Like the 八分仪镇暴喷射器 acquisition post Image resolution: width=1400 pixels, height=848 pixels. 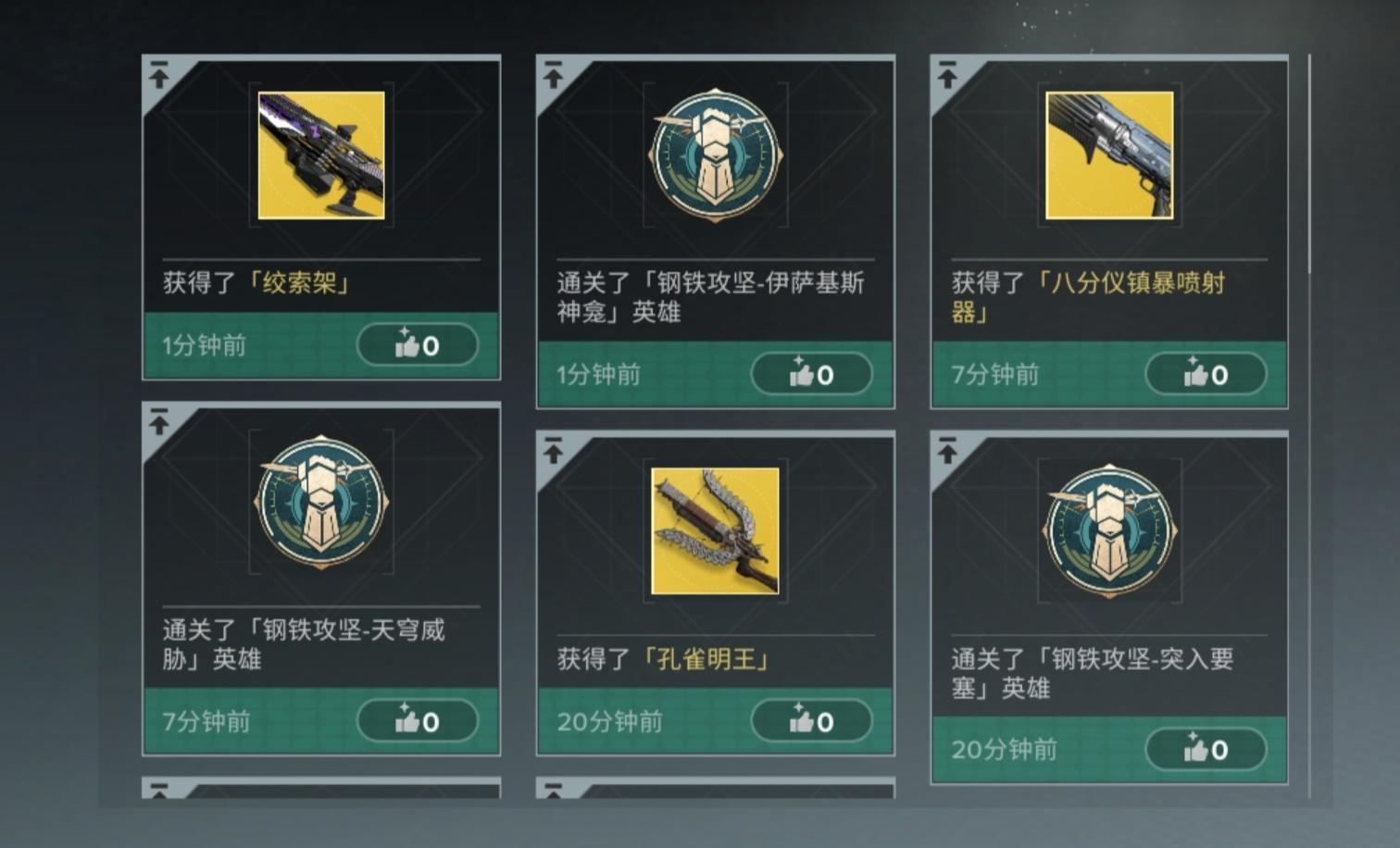1206,375
